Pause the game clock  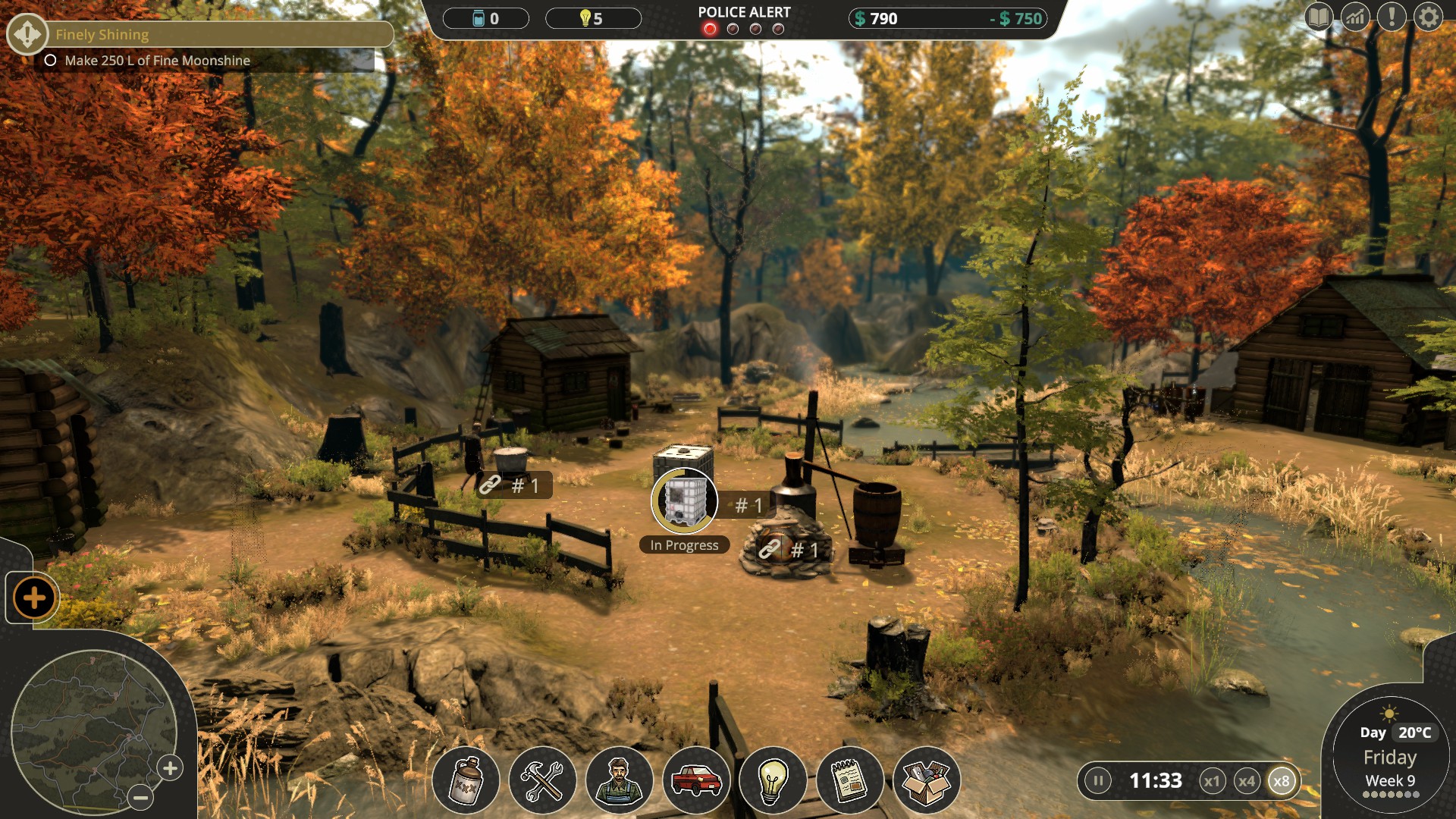point(1097,780)
